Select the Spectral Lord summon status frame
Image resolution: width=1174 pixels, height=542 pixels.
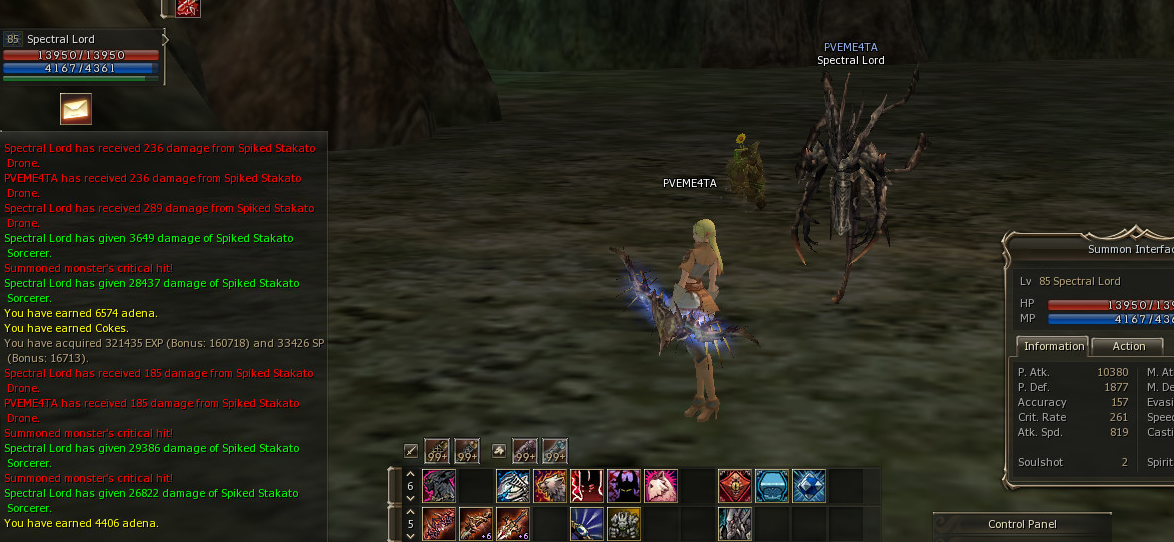[x=80, y=56]
